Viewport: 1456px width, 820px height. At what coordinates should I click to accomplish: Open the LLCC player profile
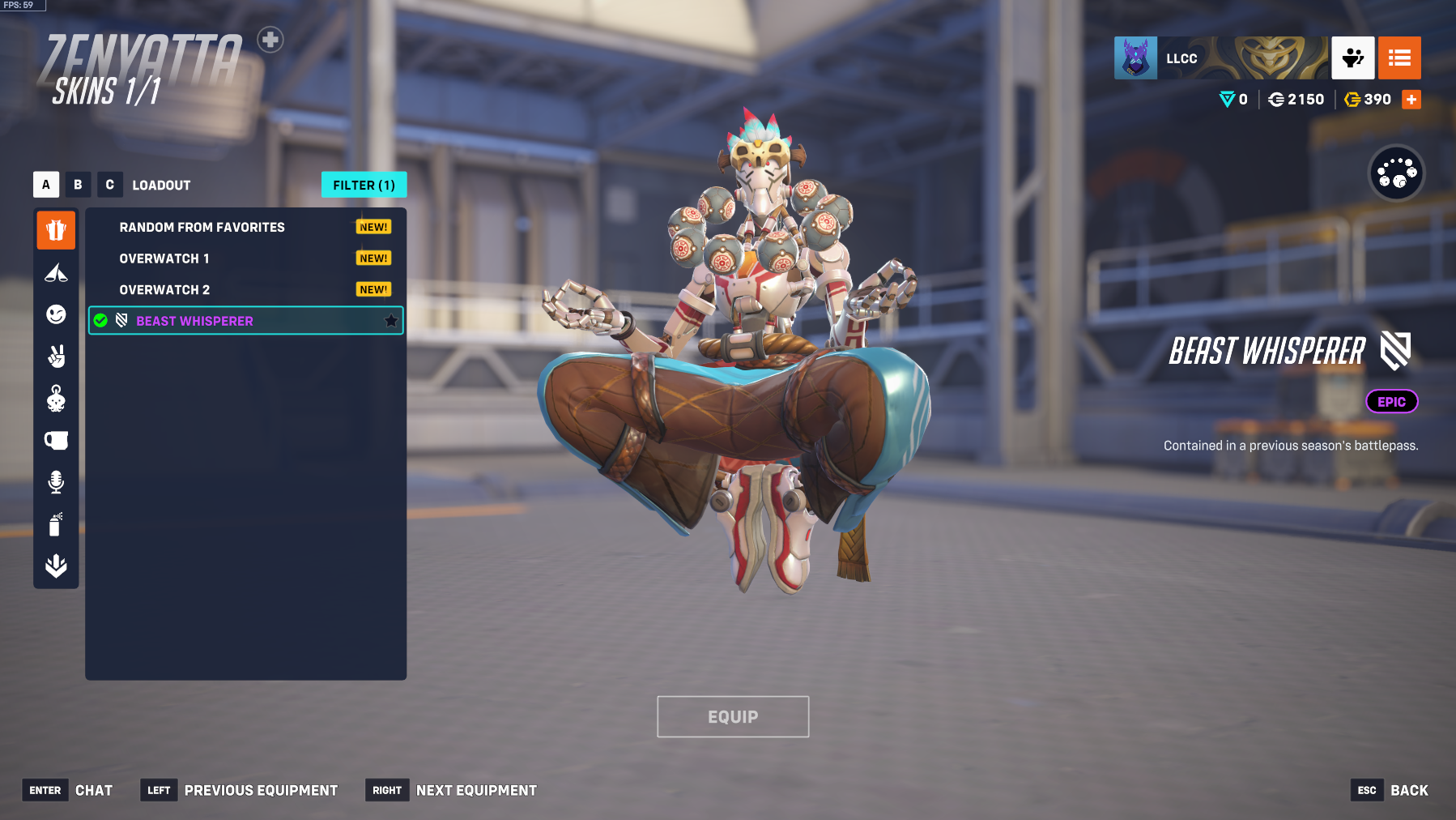click(1181, 58)
